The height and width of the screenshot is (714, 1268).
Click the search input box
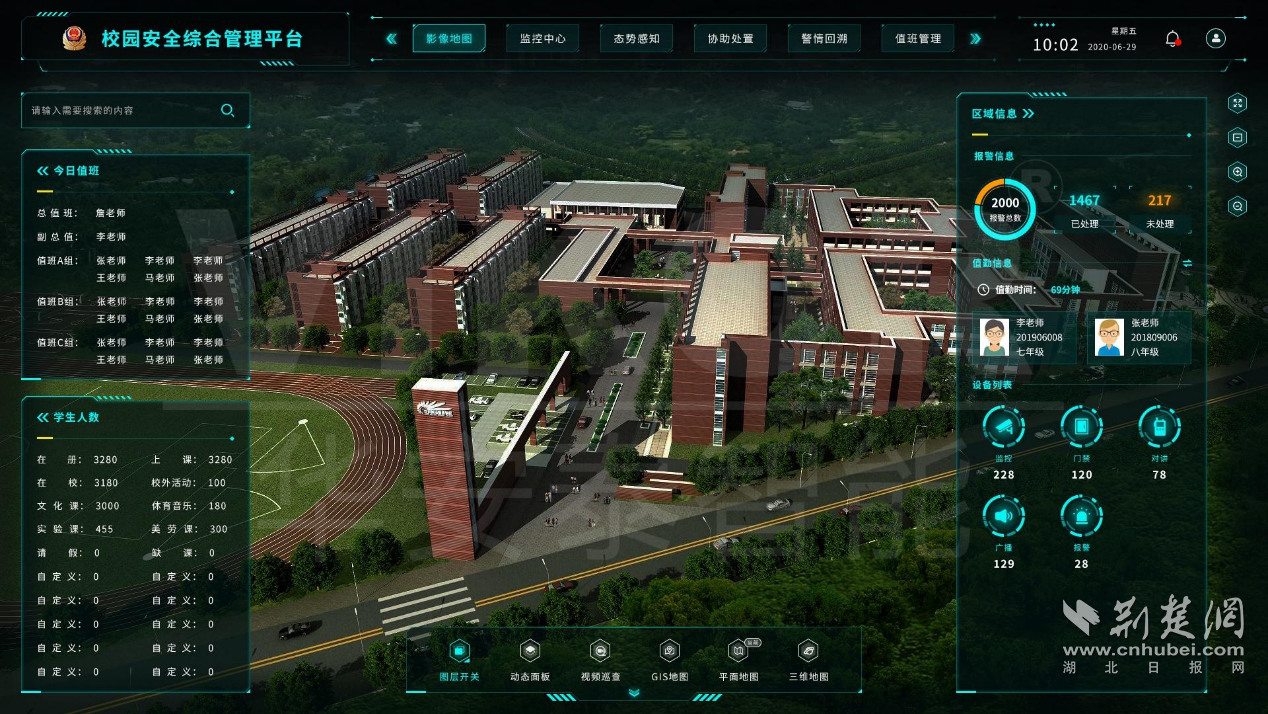pos(125,111)
